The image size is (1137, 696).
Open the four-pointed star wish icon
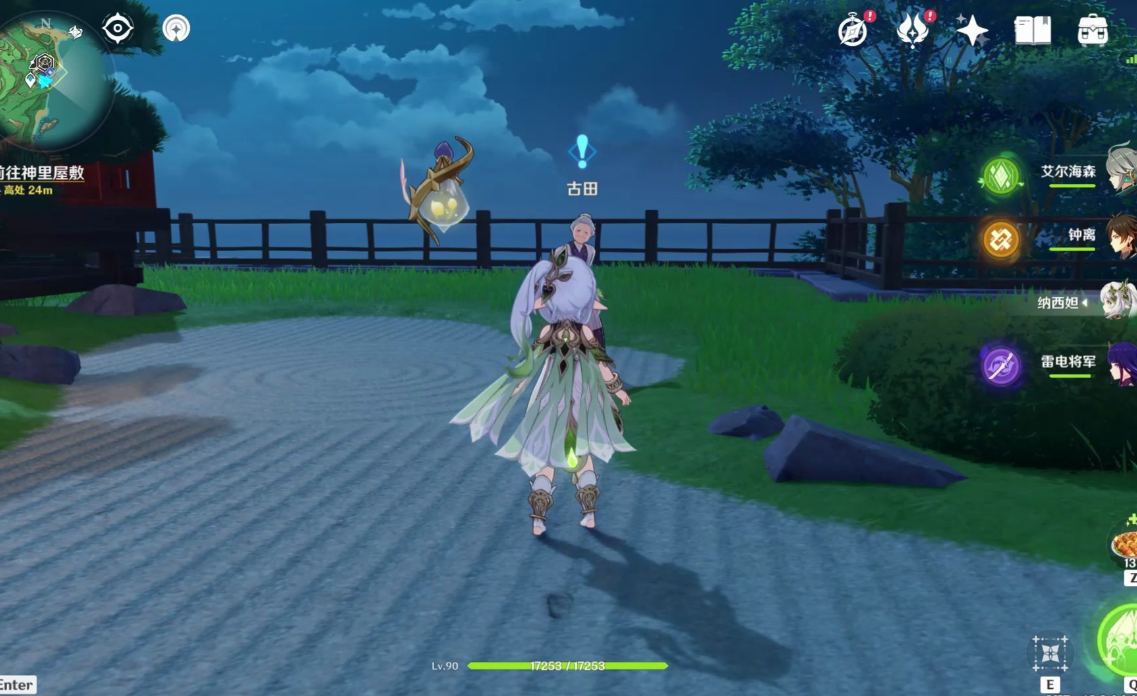(x=972, y=31)
